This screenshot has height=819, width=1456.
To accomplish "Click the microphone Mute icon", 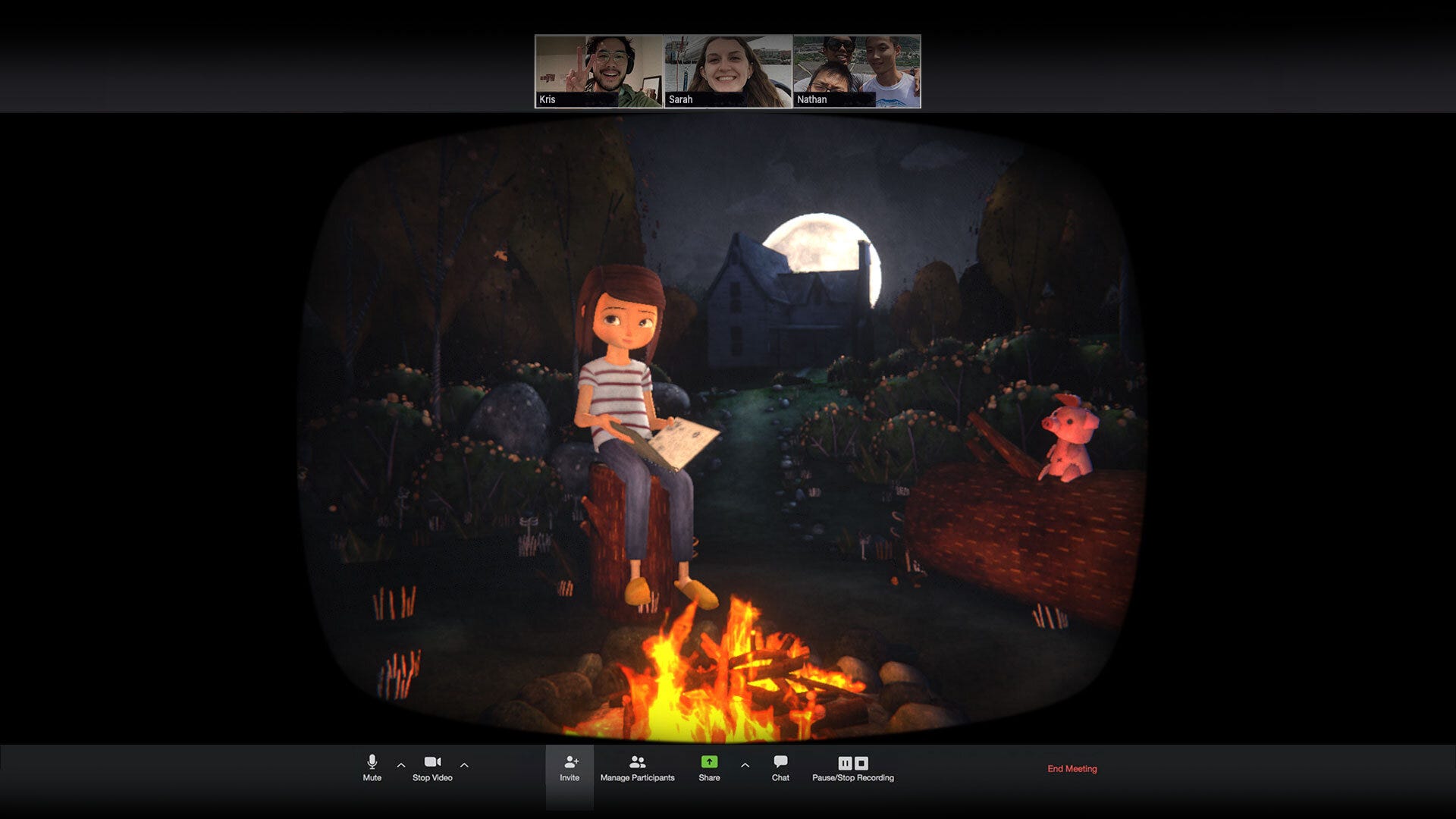I will click(x=372, y=763).
